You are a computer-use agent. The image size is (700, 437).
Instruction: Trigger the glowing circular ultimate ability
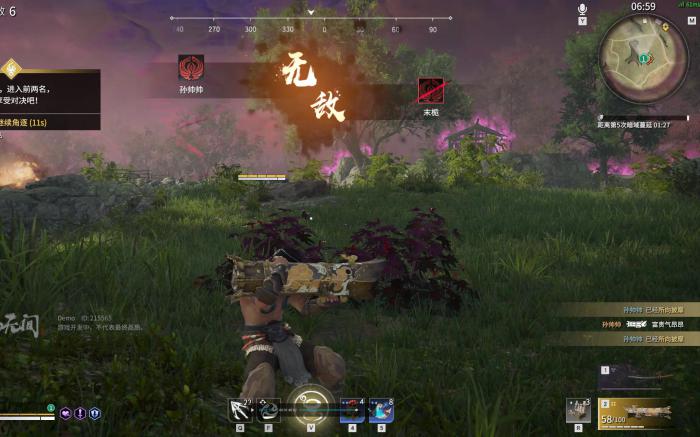pyautogui.click(x=310, y=407)
